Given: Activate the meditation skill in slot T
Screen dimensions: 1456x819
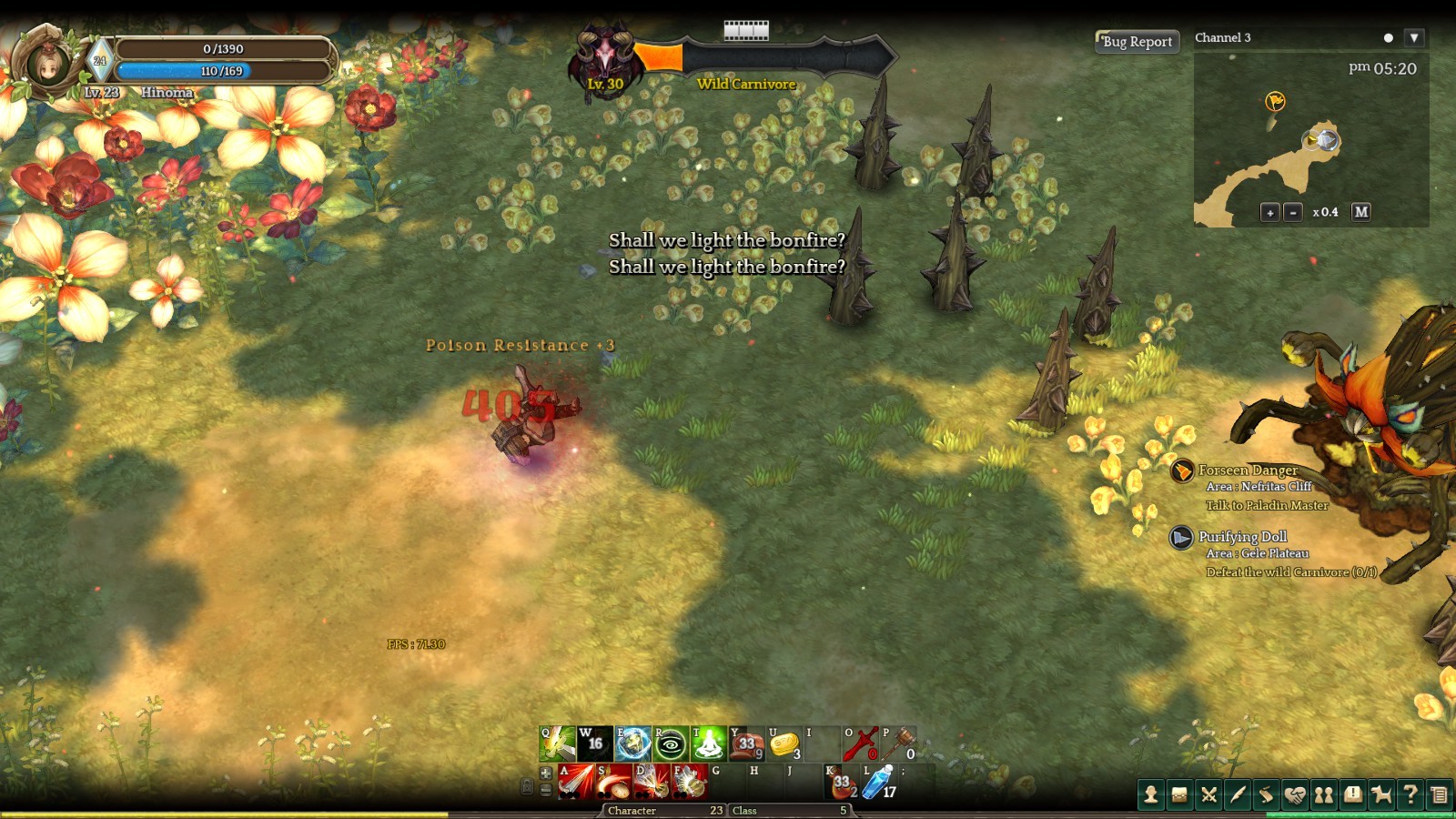Looking at the screenshot, I should click(x=708, y=744).
